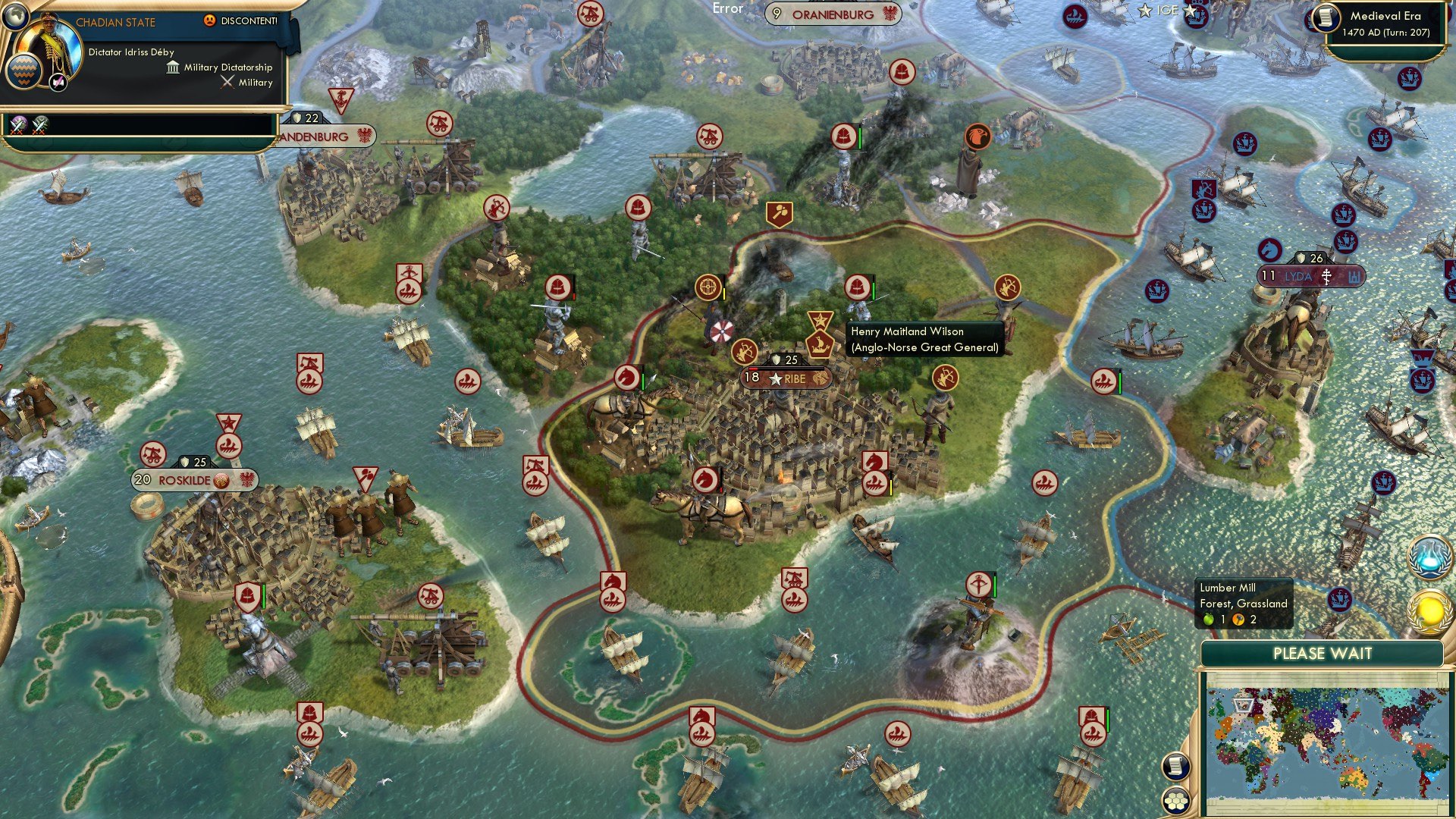Image resolution: width=1456 pixels, height=819 pixels.
Task: Click the Chadian State civilization emblem
Action: pyautogui.click(x=24, y=73)
